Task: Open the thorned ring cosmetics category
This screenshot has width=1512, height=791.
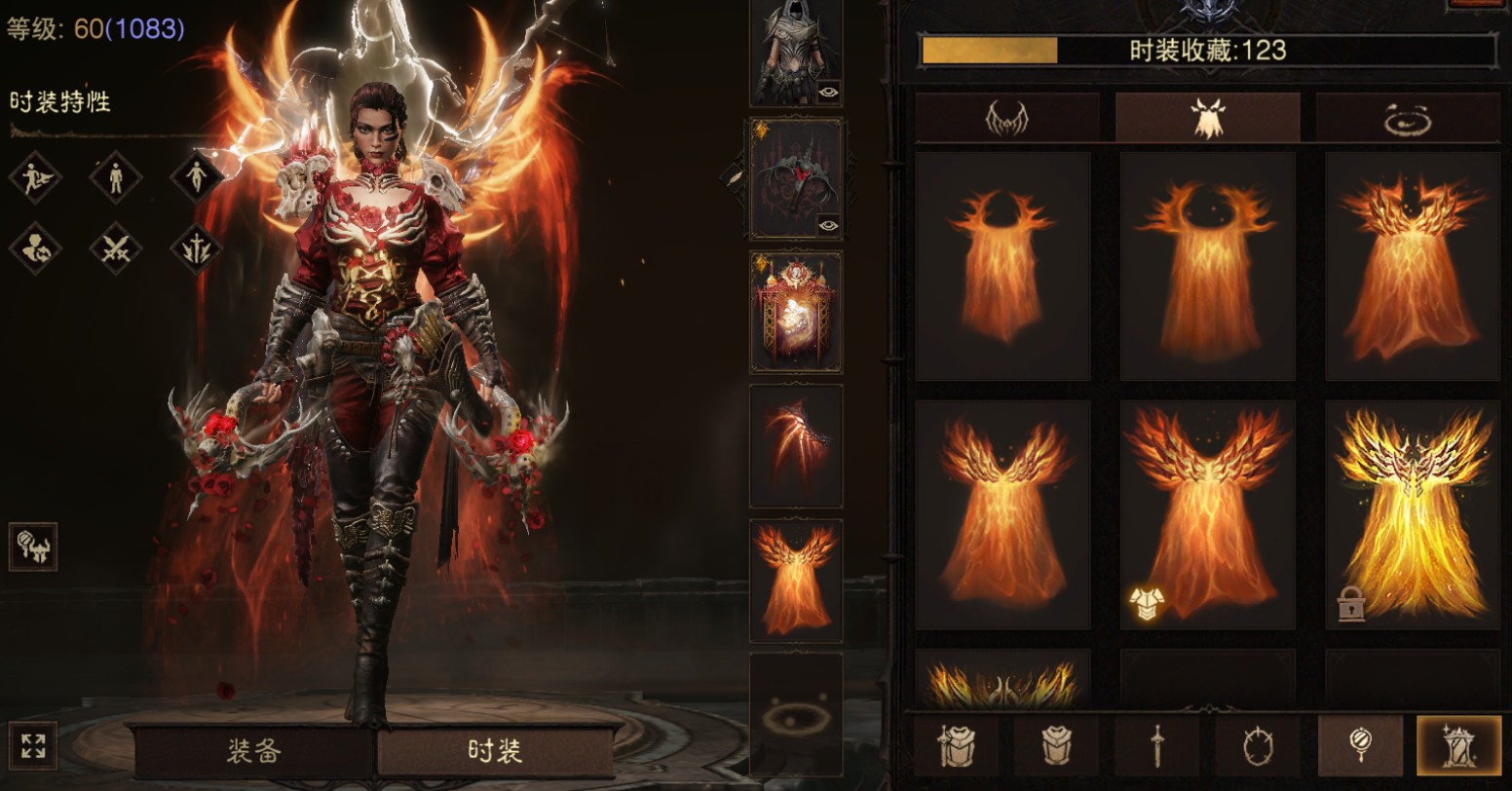Action: tap(1258, 746)
